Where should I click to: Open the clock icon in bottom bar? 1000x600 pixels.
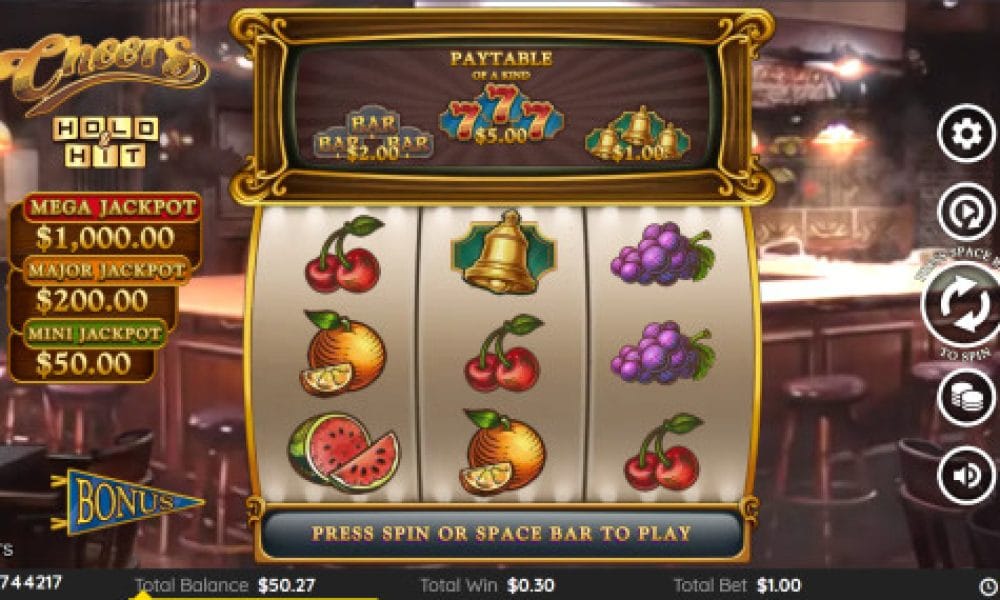click(x=988, y=586)
